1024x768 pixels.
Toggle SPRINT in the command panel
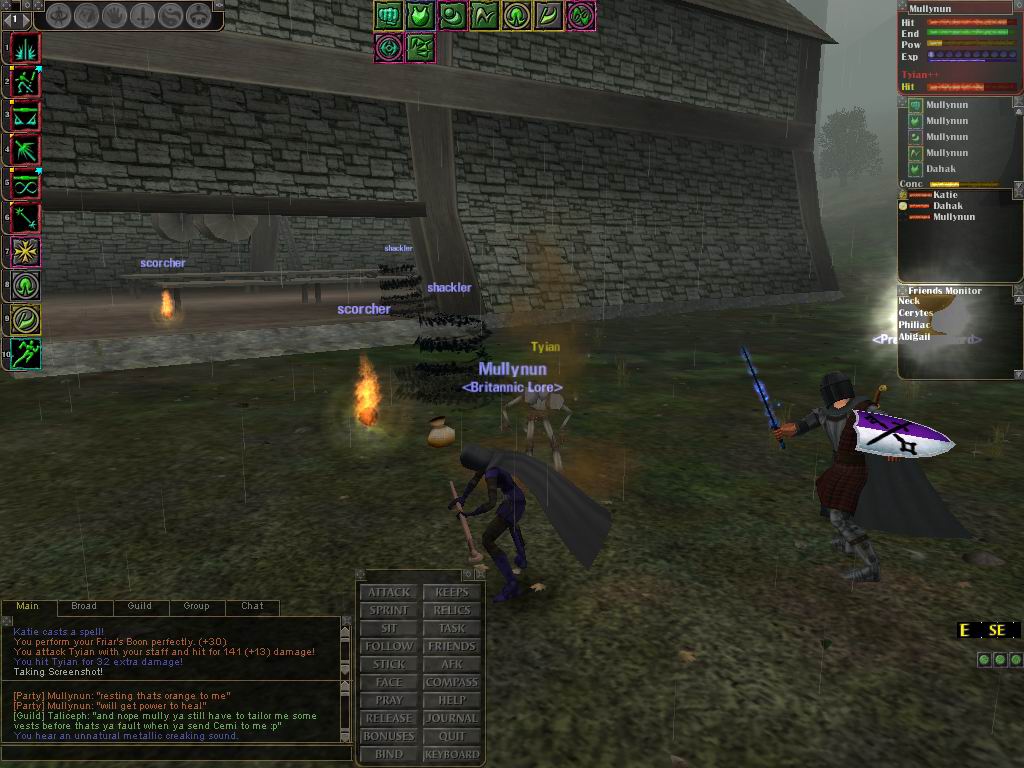(389, 610)
